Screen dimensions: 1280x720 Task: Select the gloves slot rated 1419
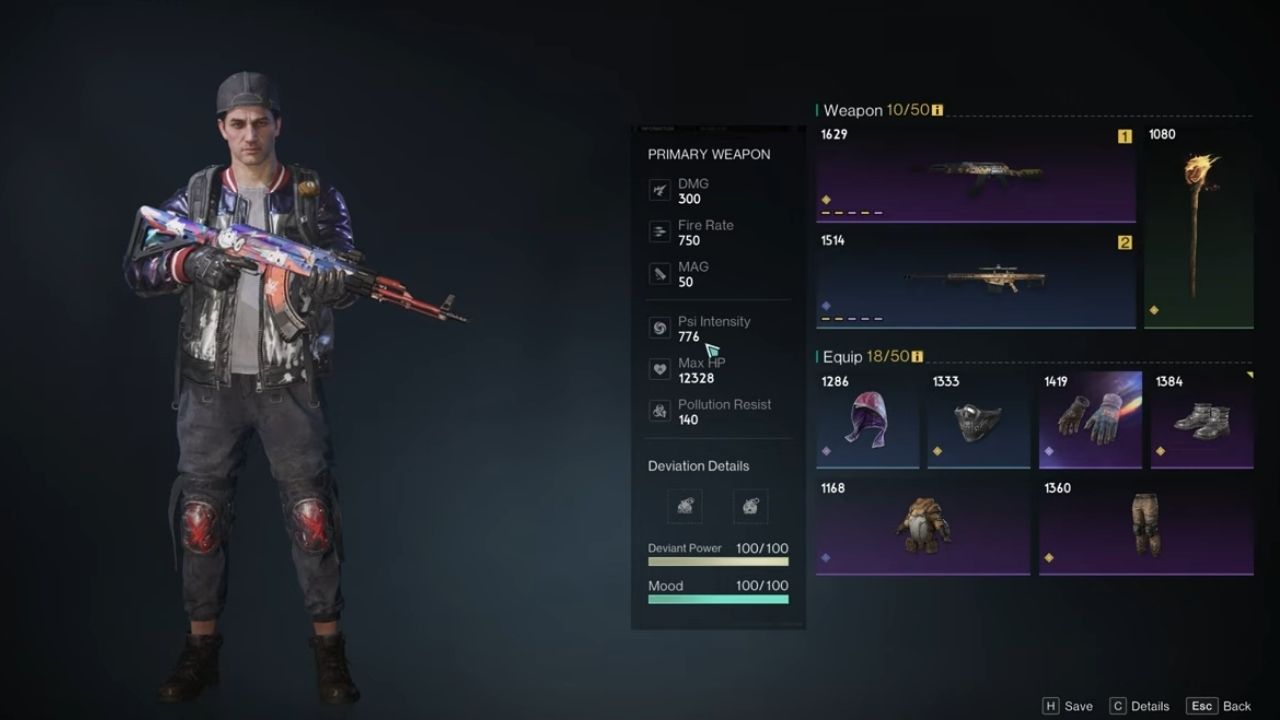(1090, 420)
